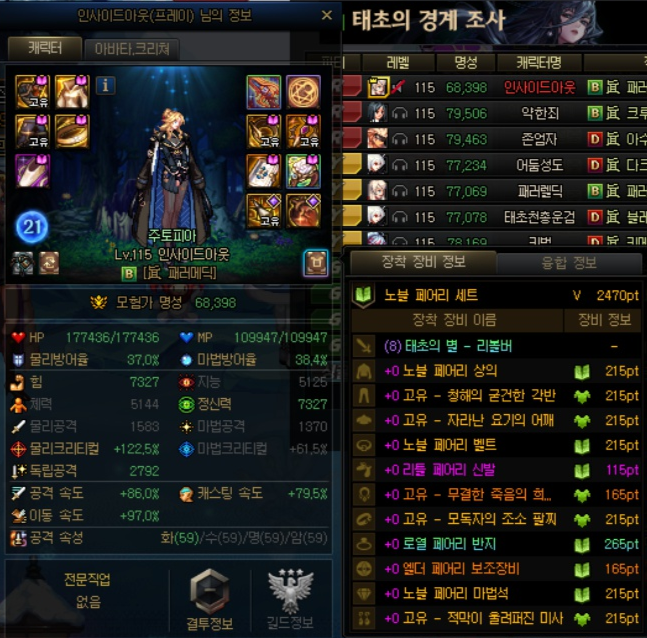Click the blue info icon
The image size is (647, 638).
pos(105,86)
